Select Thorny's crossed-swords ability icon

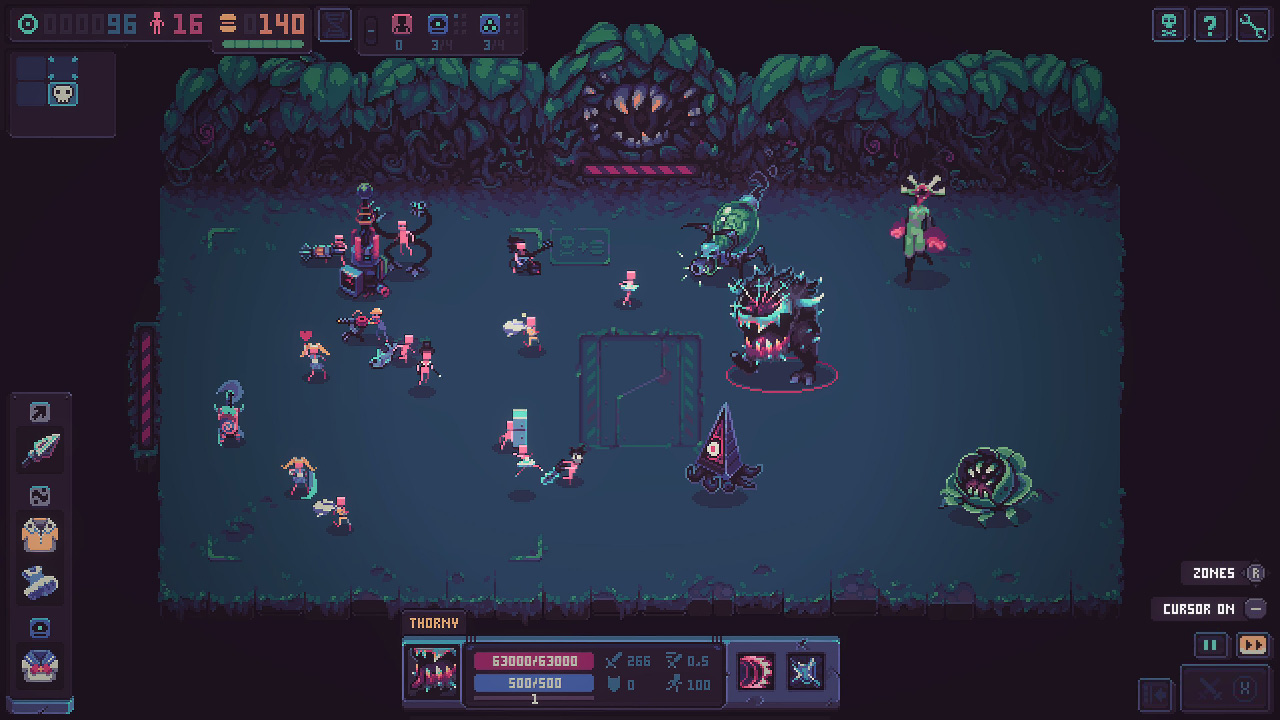[x=804, y=672]
